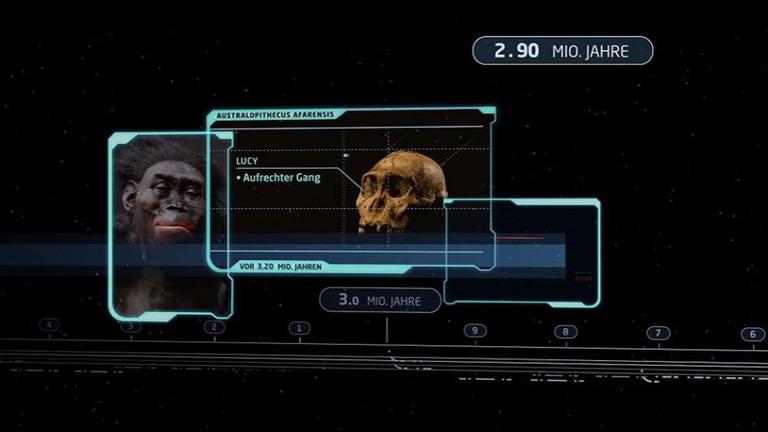This screenshot has width=768, height=432.
Task: Jump to timeline marker 8
Action: click(564, 331)
